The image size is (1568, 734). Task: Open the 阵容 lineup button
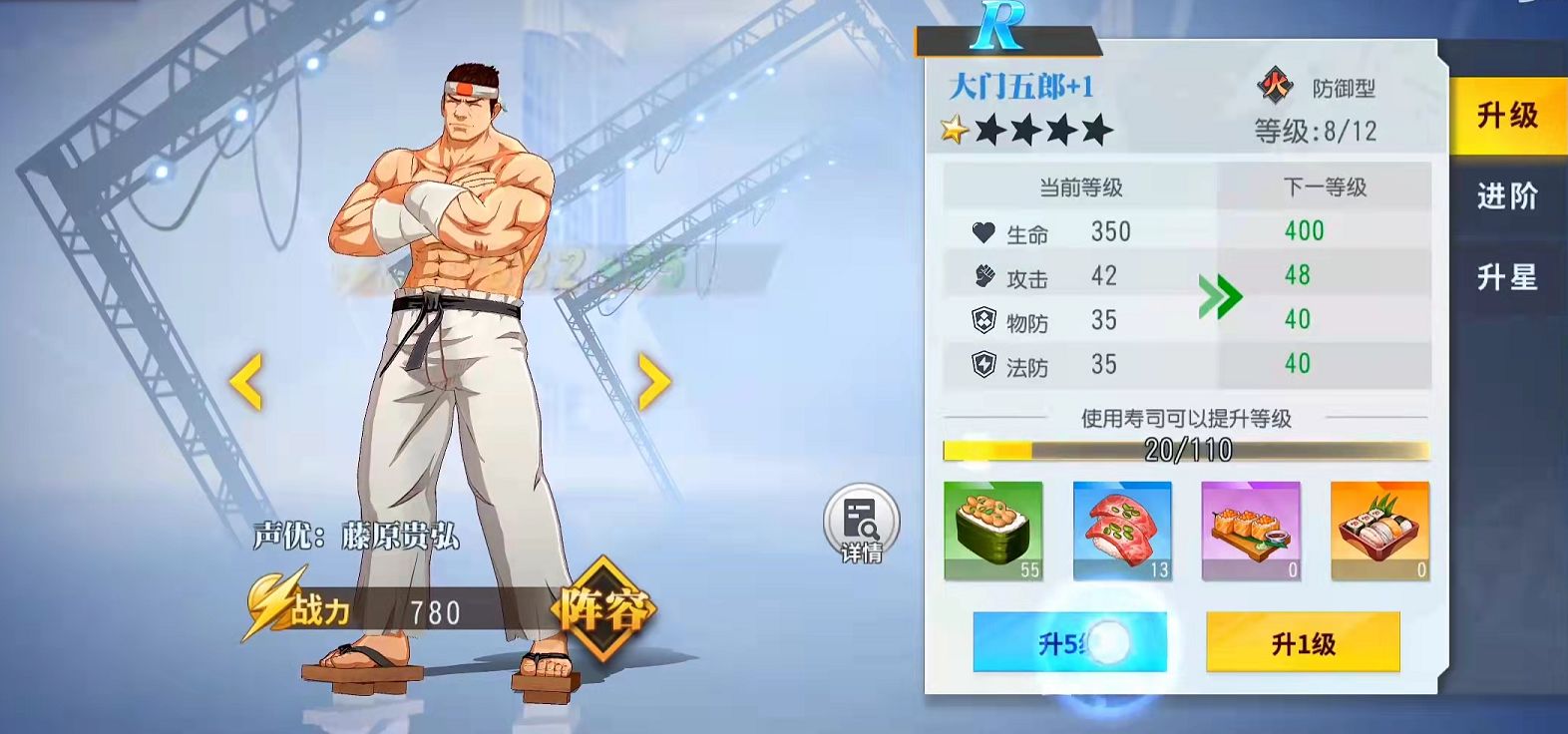point(603,609)
